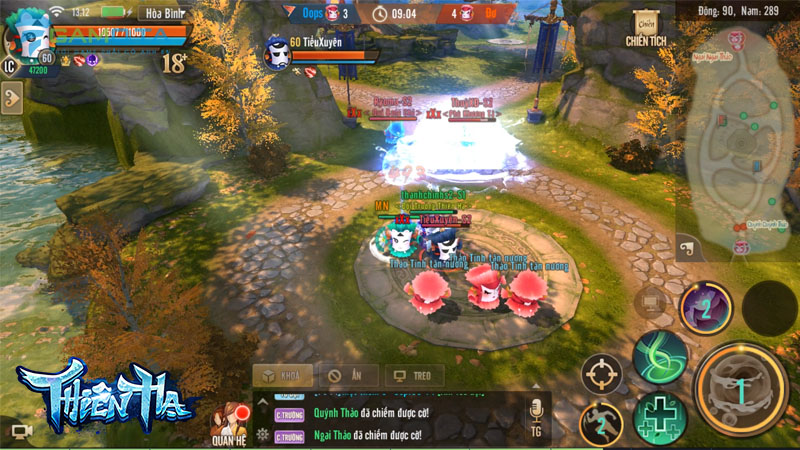Viewport: 800px width, 450px height.
Task: Open the Hòa Bình mode dropdown
Action: click(163, 13)
